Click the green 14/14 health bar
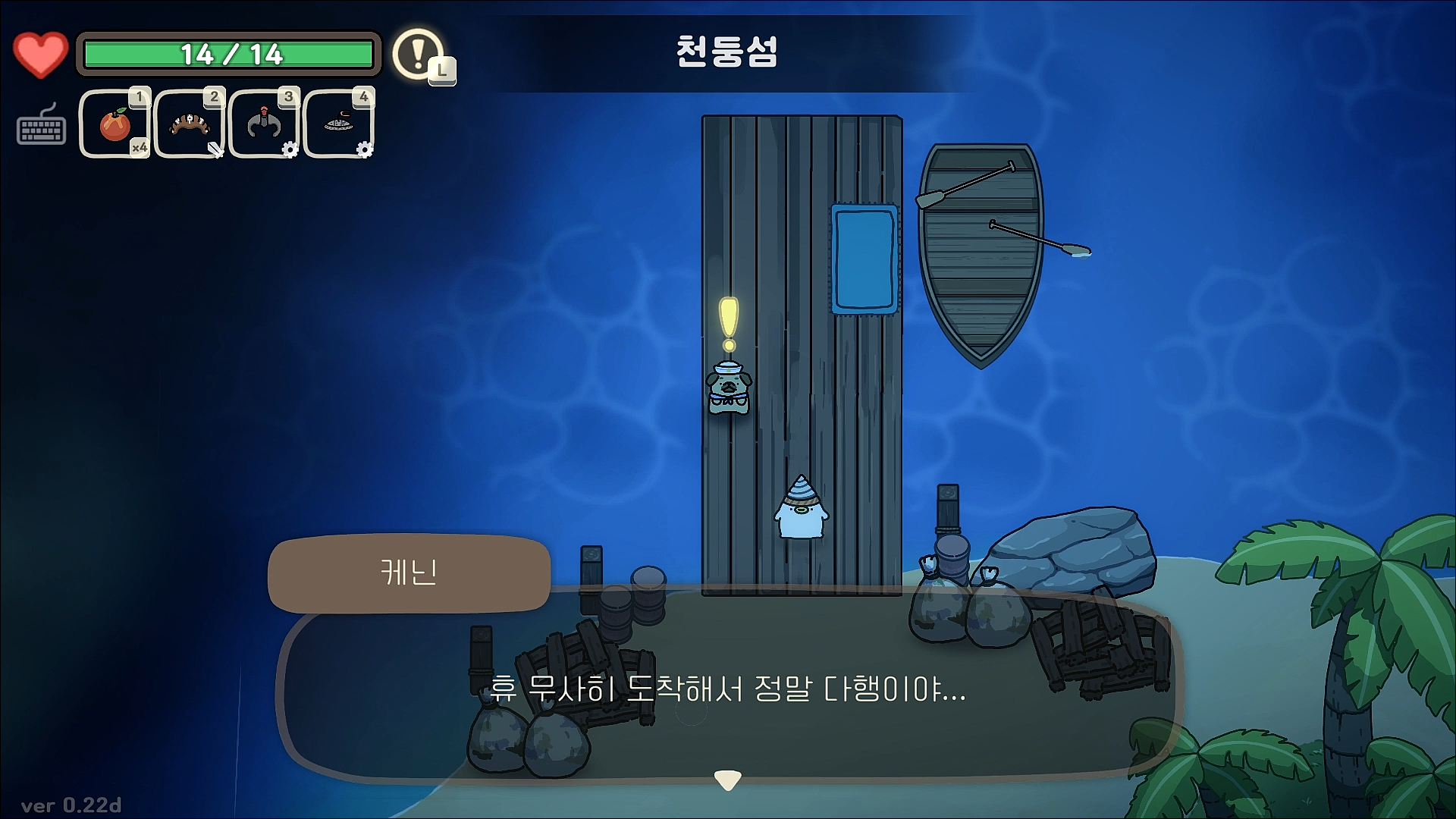 click(230, 53)
